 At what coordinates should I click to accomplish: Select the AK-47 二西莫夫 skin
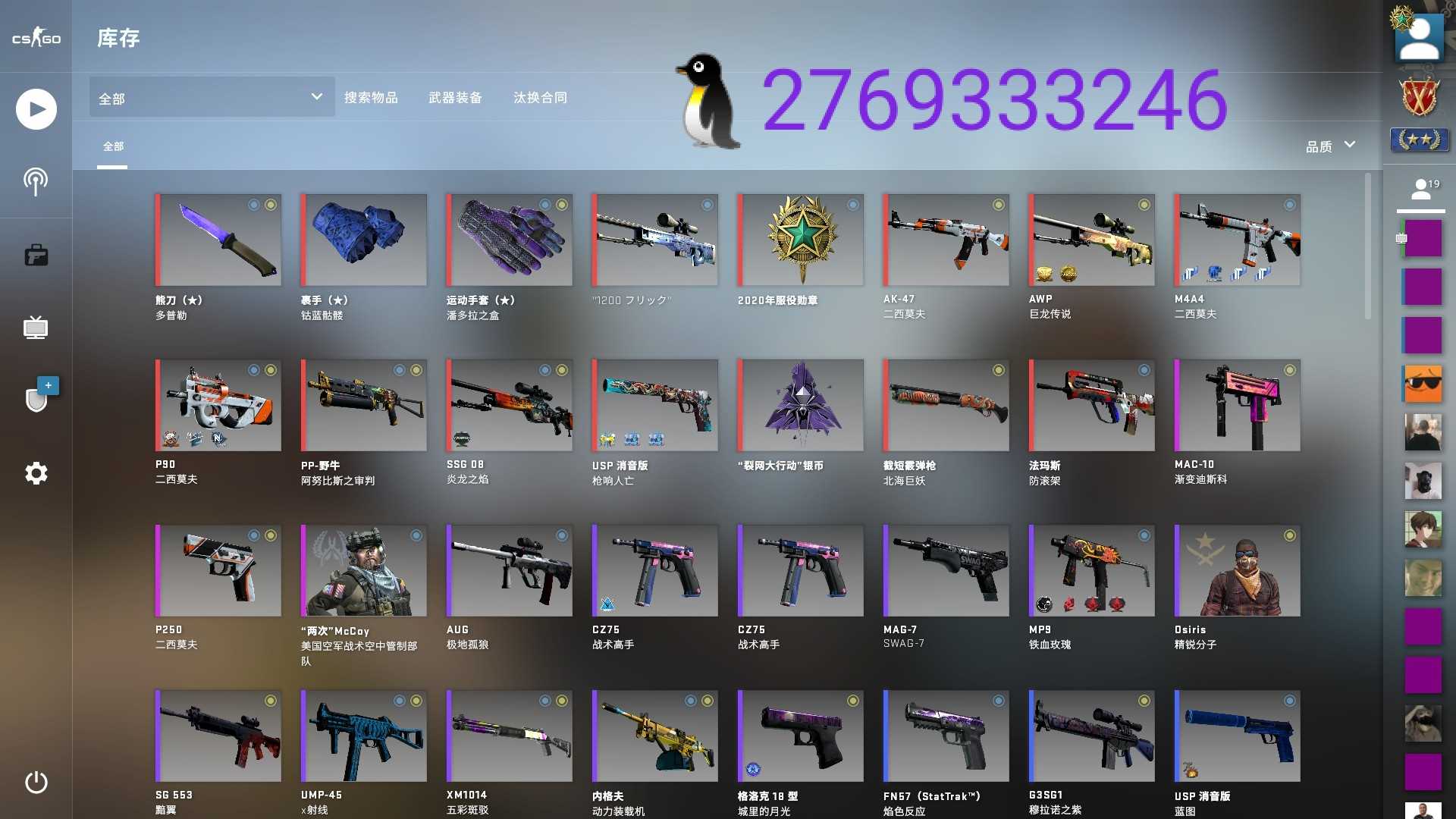click(946, 240)
